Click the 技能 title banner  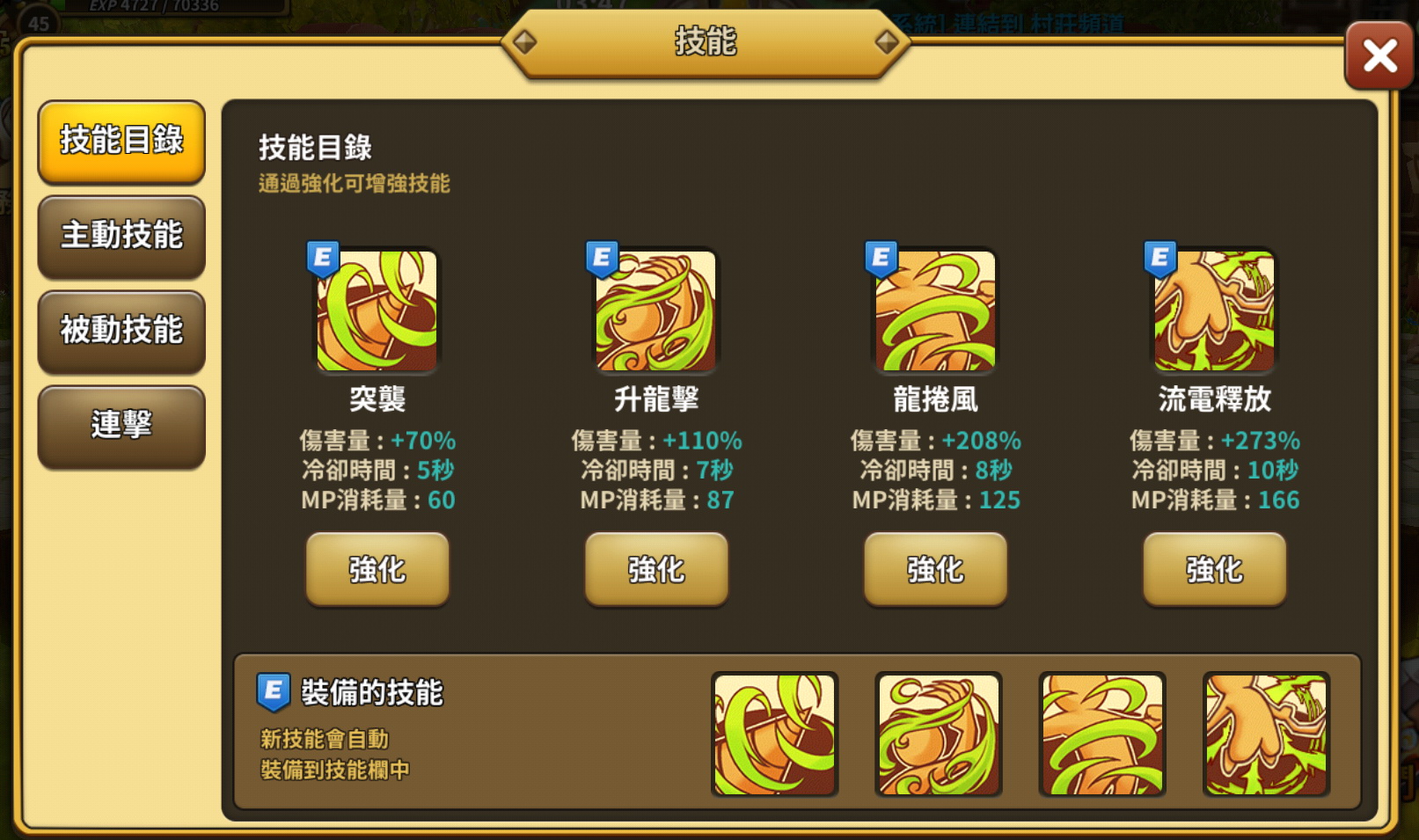pos(704,42)
